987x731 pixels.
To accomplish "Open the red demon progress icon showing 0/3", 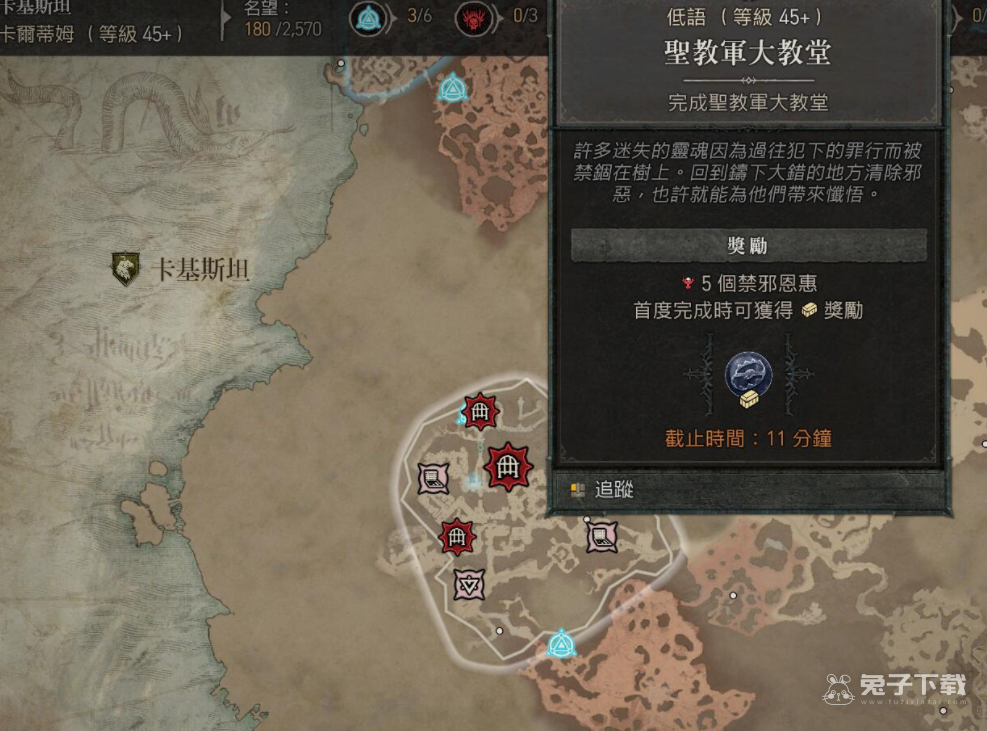I will (x=475, y=17).
